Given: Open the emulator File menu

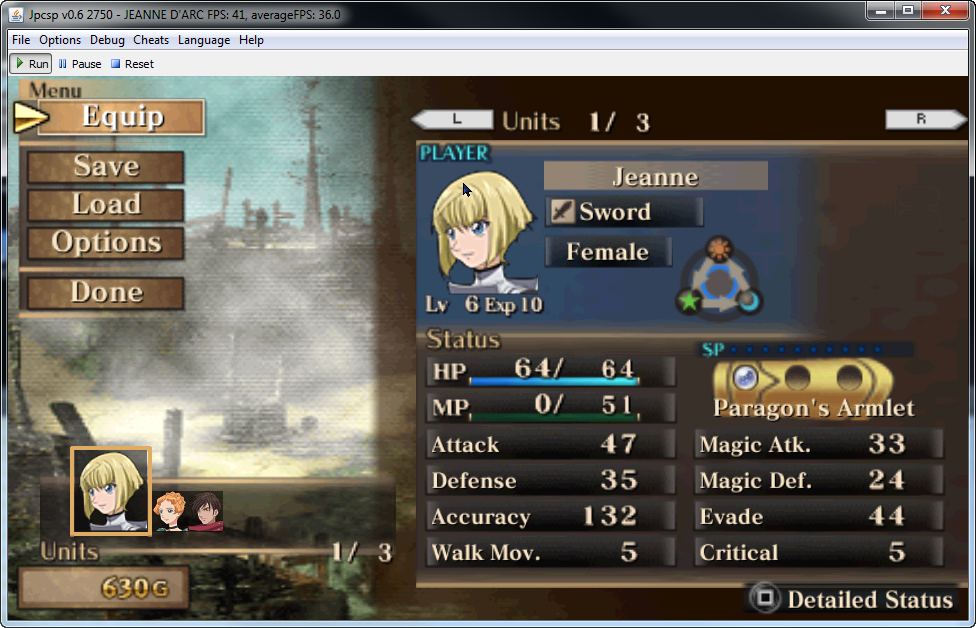Looking at the screenshot, I should tap(21, 40).
